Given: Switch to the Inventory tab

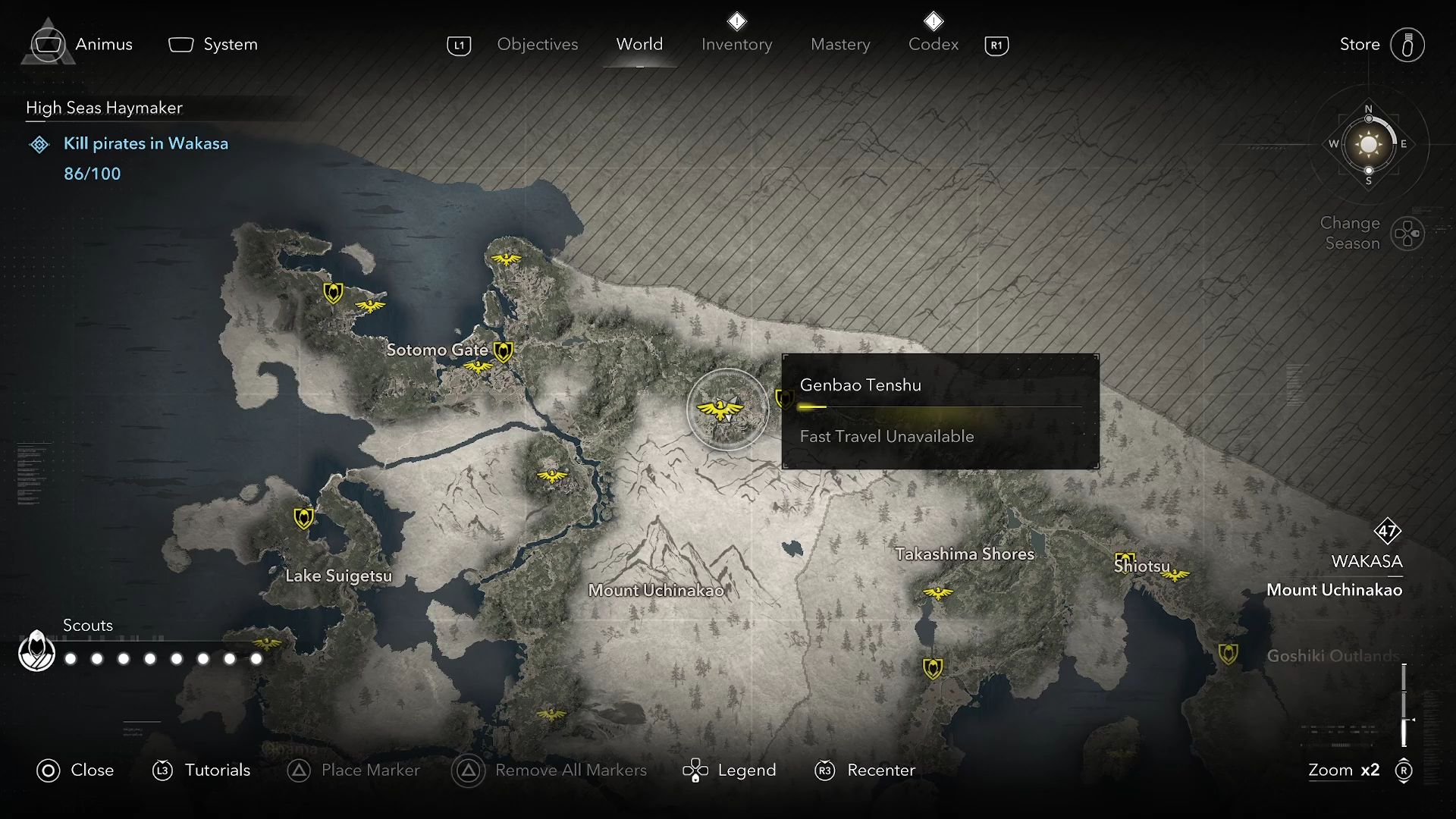Looking at the screenshot, I should click(736, 45).
